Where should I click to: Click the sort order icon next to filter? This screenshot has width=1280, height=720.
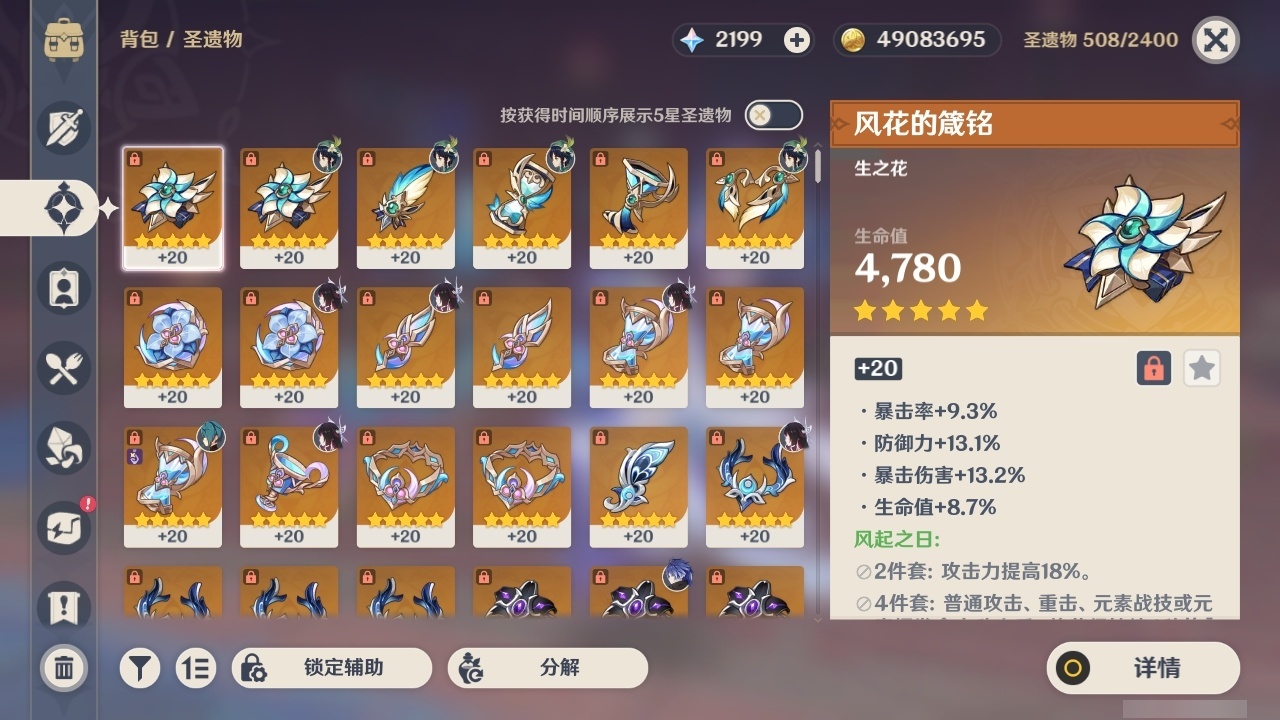tap(196, 668)
